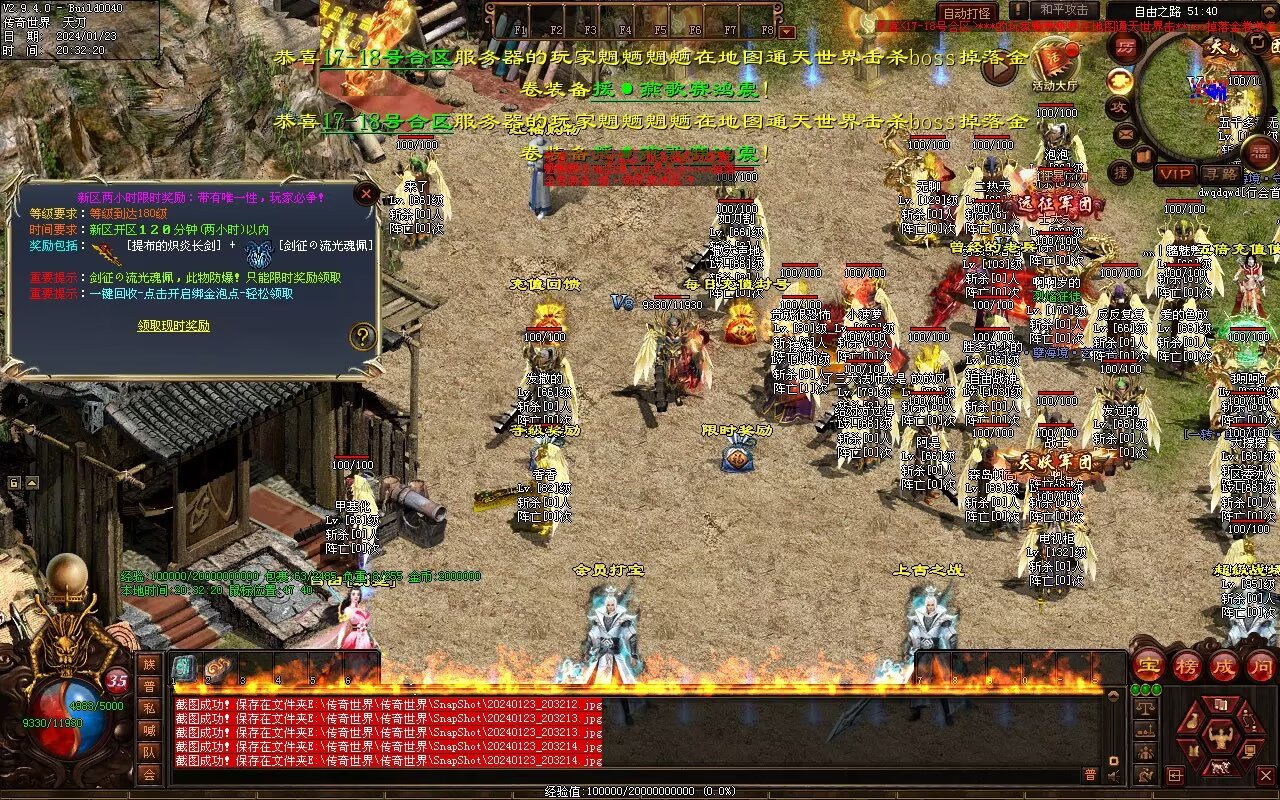Show the 榜 rankings button
This screenshot has width=1280, height=800.
coord(1187,665)
